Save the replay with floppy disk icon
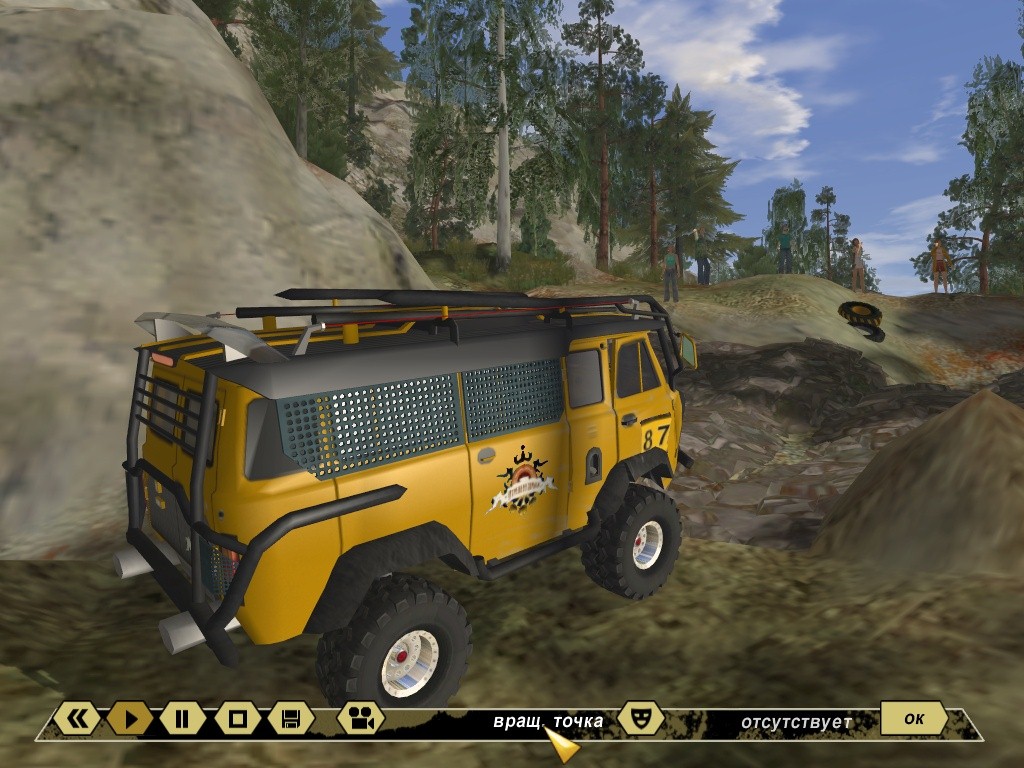 coord(291,717)
